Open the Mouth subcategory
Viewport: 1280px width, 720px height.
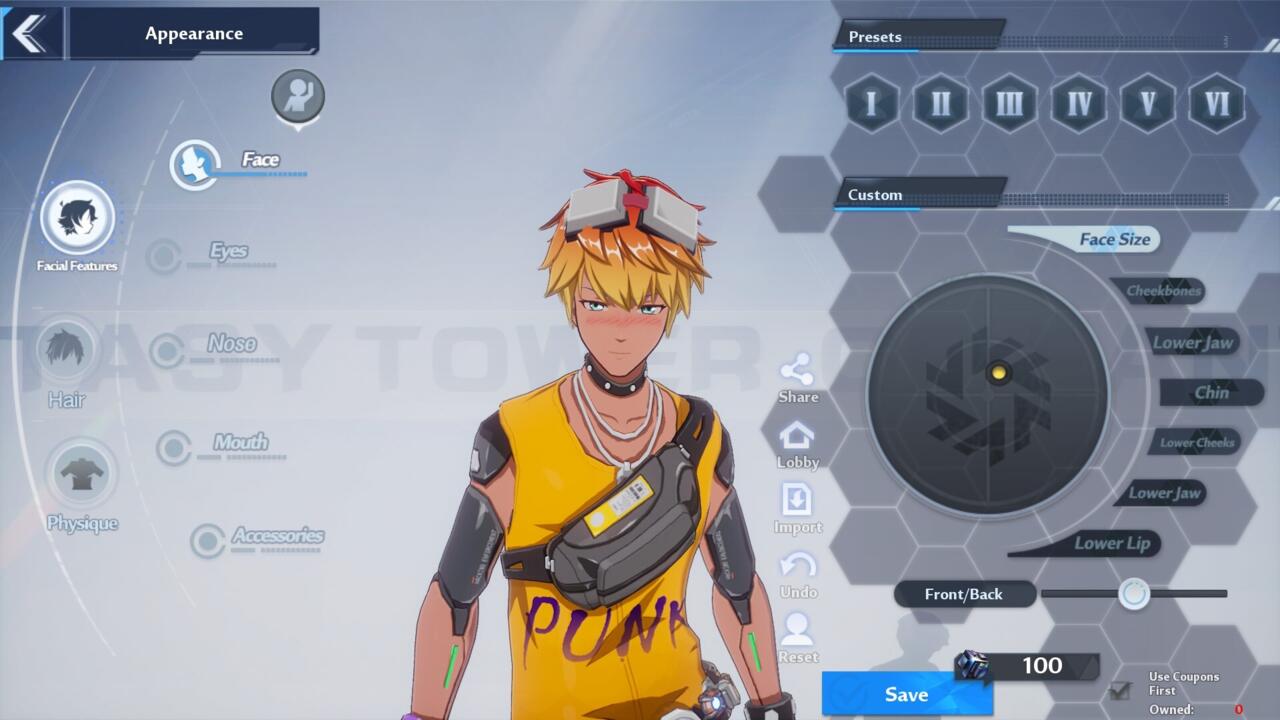[240, 442]
